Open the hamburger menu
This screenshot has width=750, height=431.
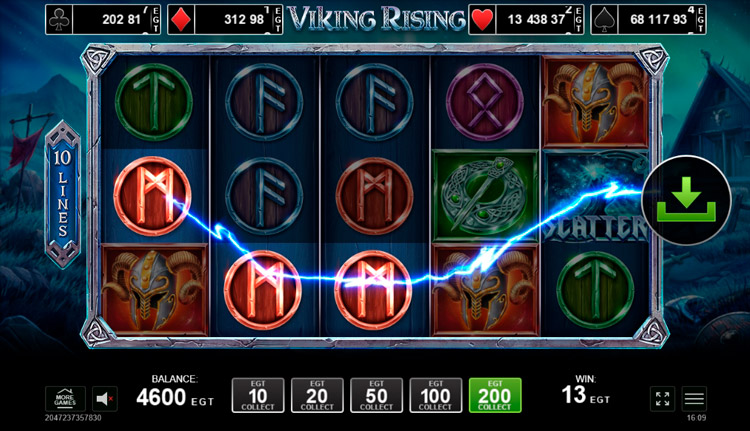pos(694,398)
